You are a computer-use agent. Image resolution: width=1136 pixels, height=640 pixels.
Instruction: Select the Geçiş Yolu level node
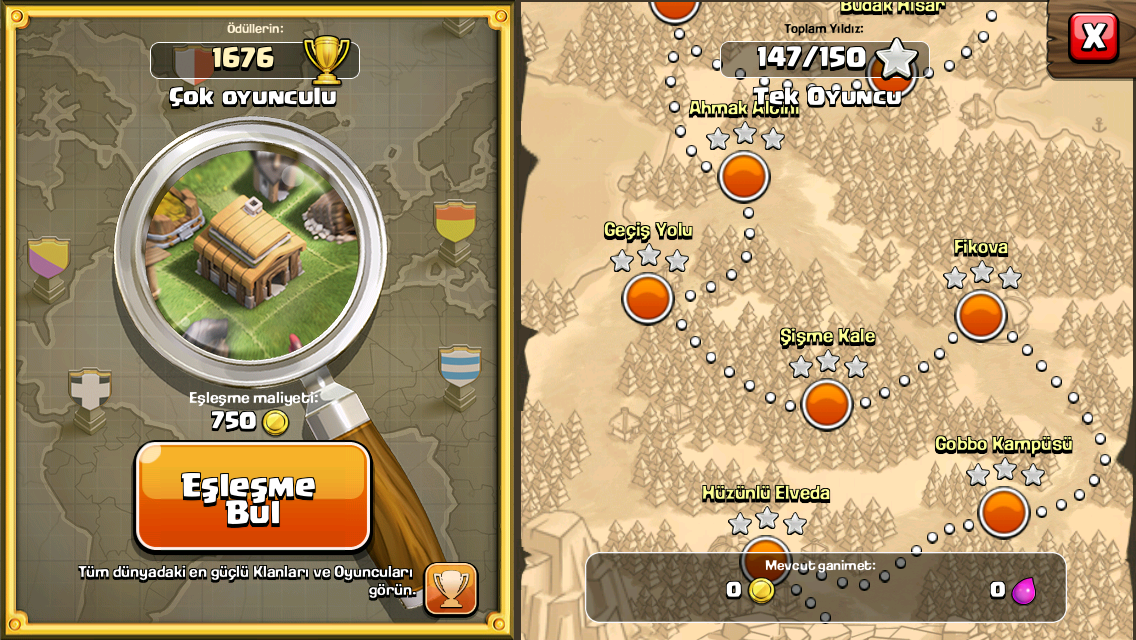(648, 298)
